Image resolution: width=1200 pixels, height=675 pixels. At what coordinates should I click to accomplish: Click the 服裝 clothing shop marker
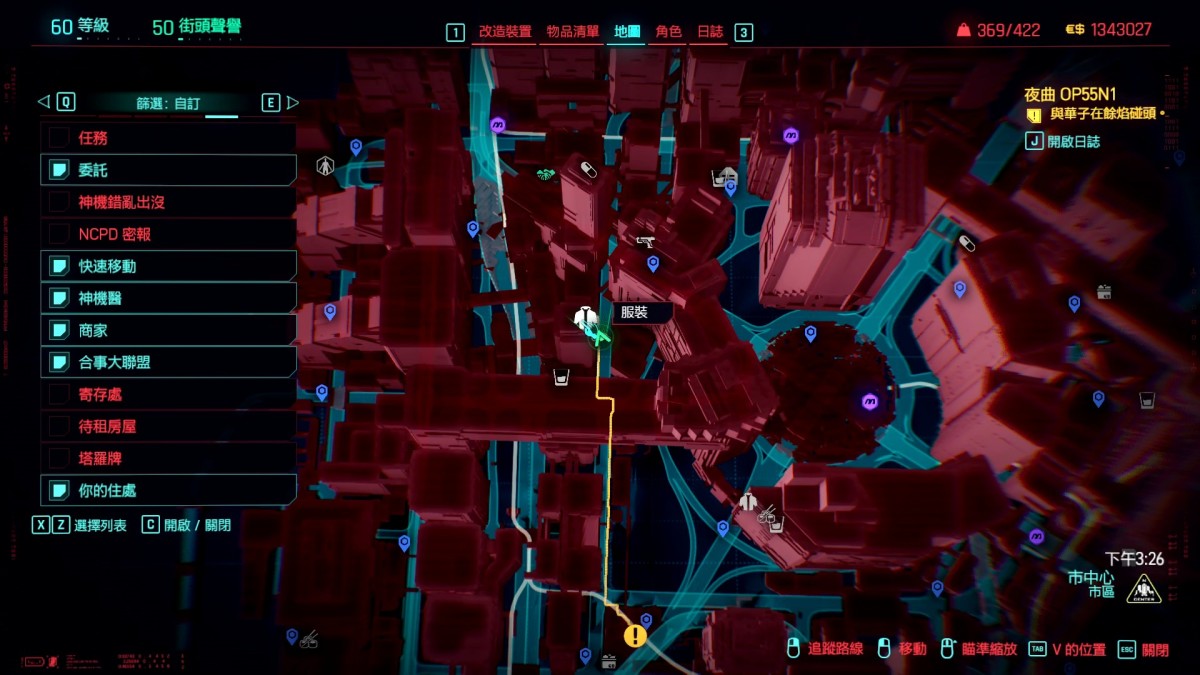[586, 319]
